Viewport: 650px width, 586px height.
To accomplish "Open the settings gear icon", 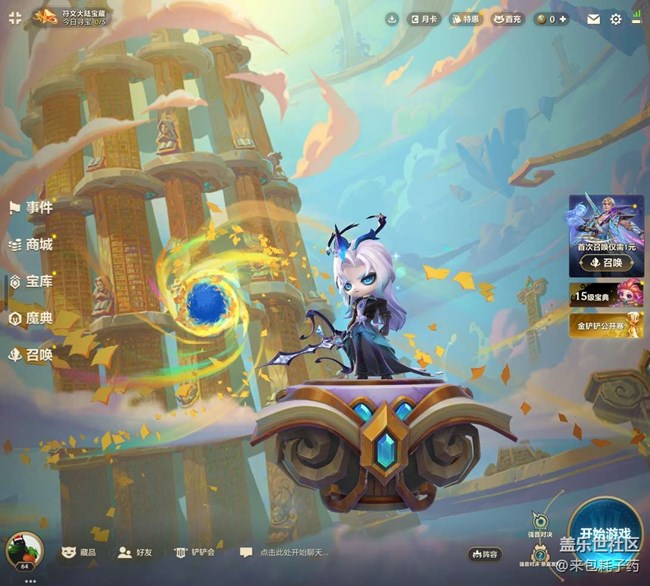I will pos(616,19).
